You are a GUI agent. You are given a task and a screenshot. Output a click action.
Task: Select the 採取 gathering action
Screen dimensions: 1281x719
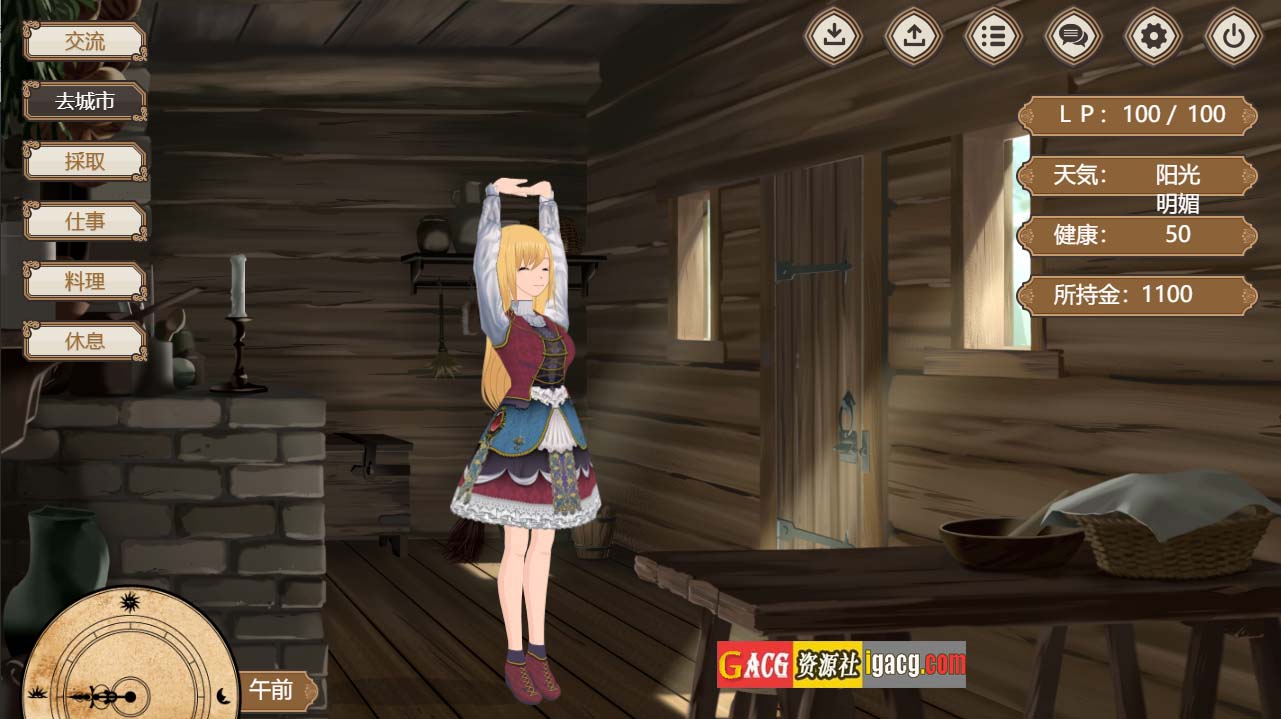[x=85, y=162]
